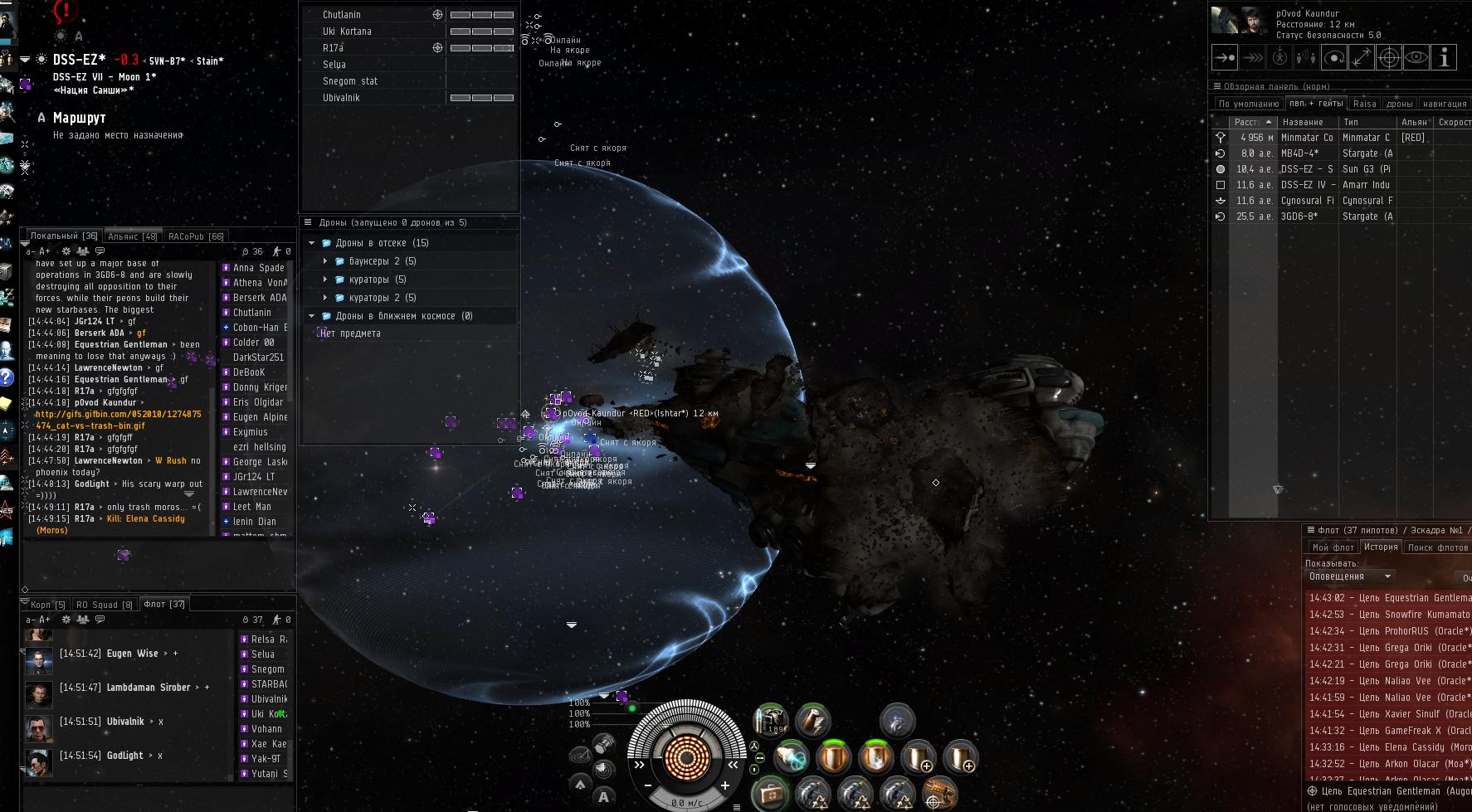
Task: Open the Kill: Elena Cassidy killmail link
Action: click(x=145, y=519)
